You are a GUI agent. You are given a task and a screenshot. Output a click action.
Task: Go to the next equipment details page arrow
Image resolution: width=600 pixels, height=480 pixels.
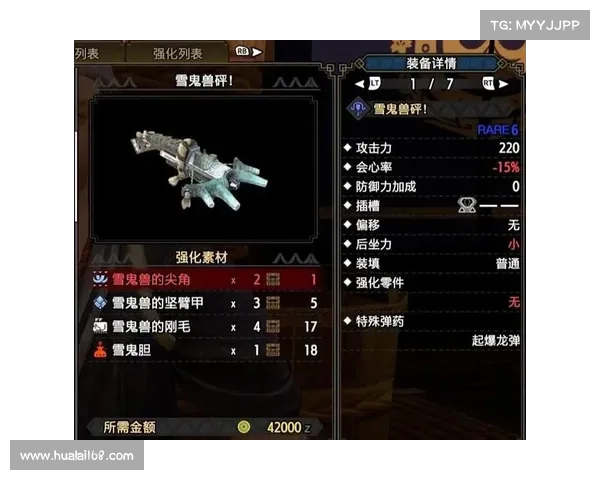[503, 84]
